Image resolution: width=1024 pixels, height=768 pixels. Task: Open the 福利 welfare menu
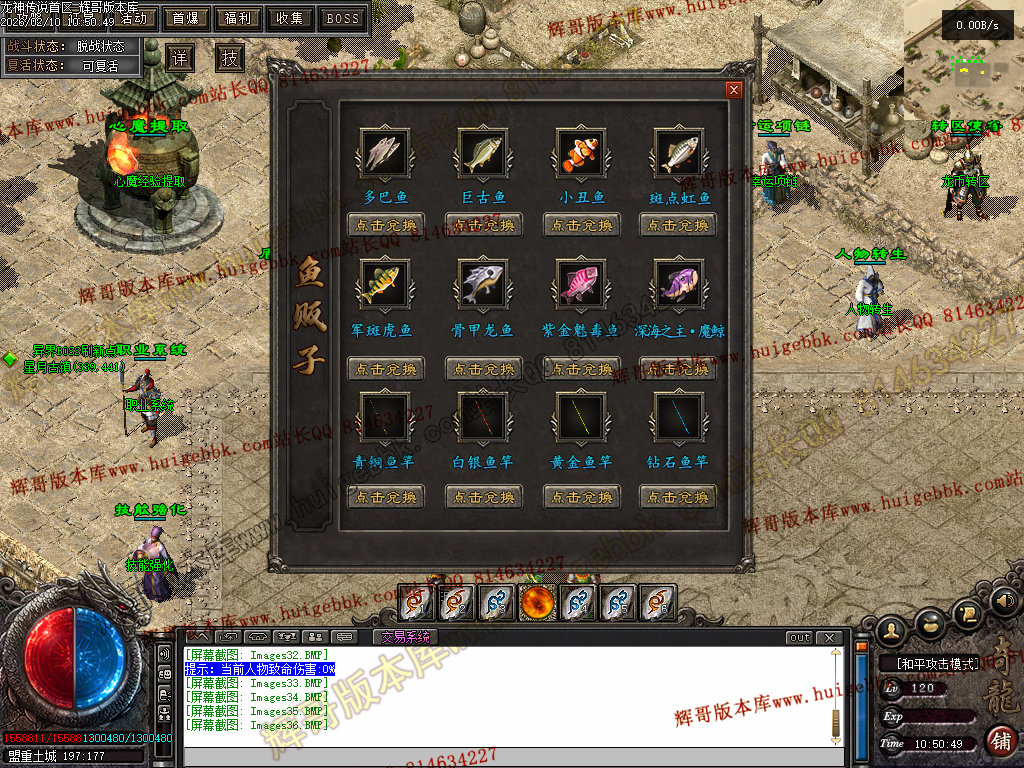(238, 18)
